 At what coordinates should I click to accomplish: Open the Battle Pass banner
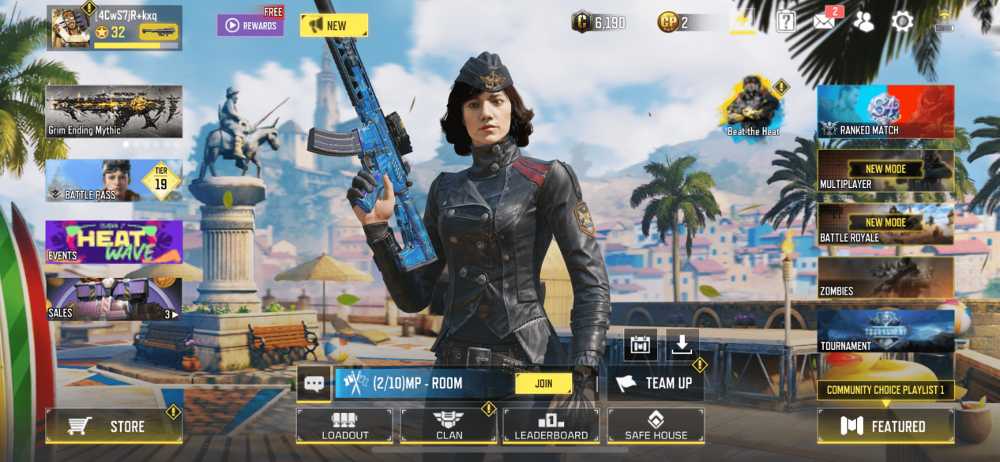(x=113, y=181)
